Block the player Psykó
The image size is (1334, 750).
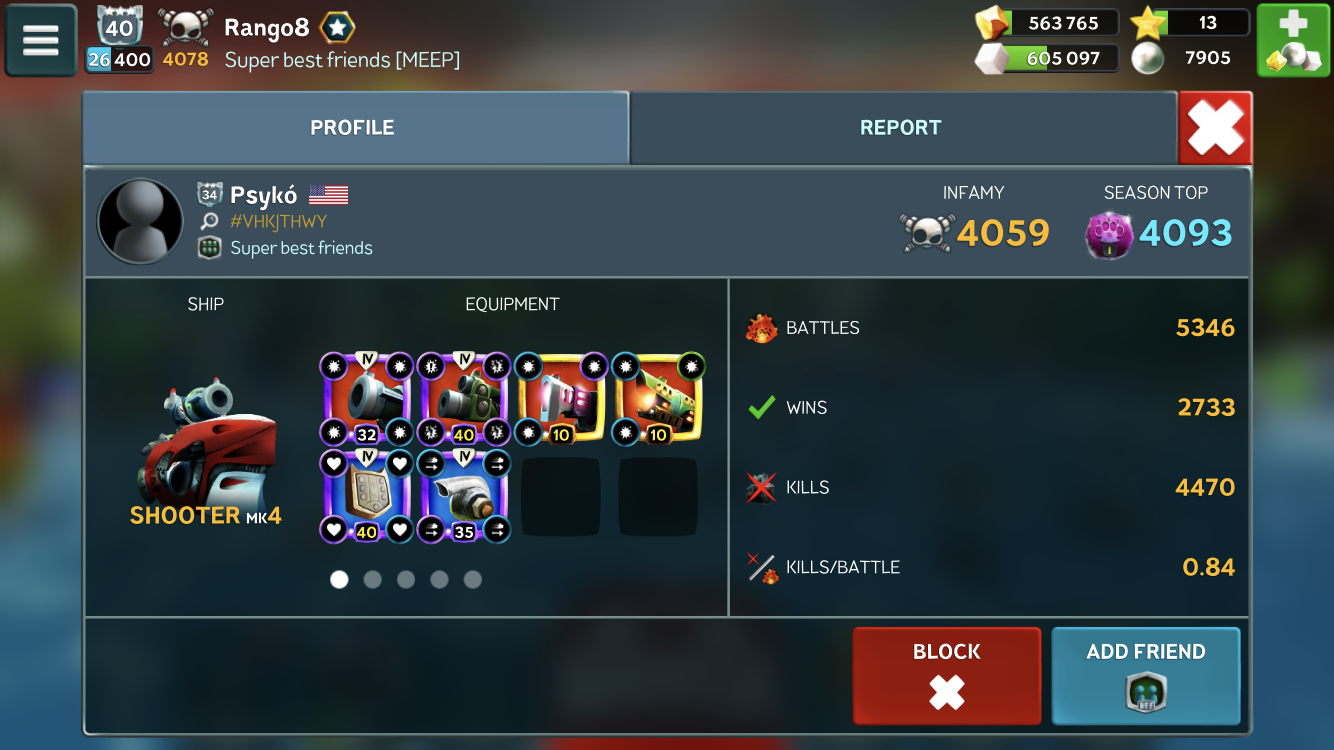pos(946,675)
